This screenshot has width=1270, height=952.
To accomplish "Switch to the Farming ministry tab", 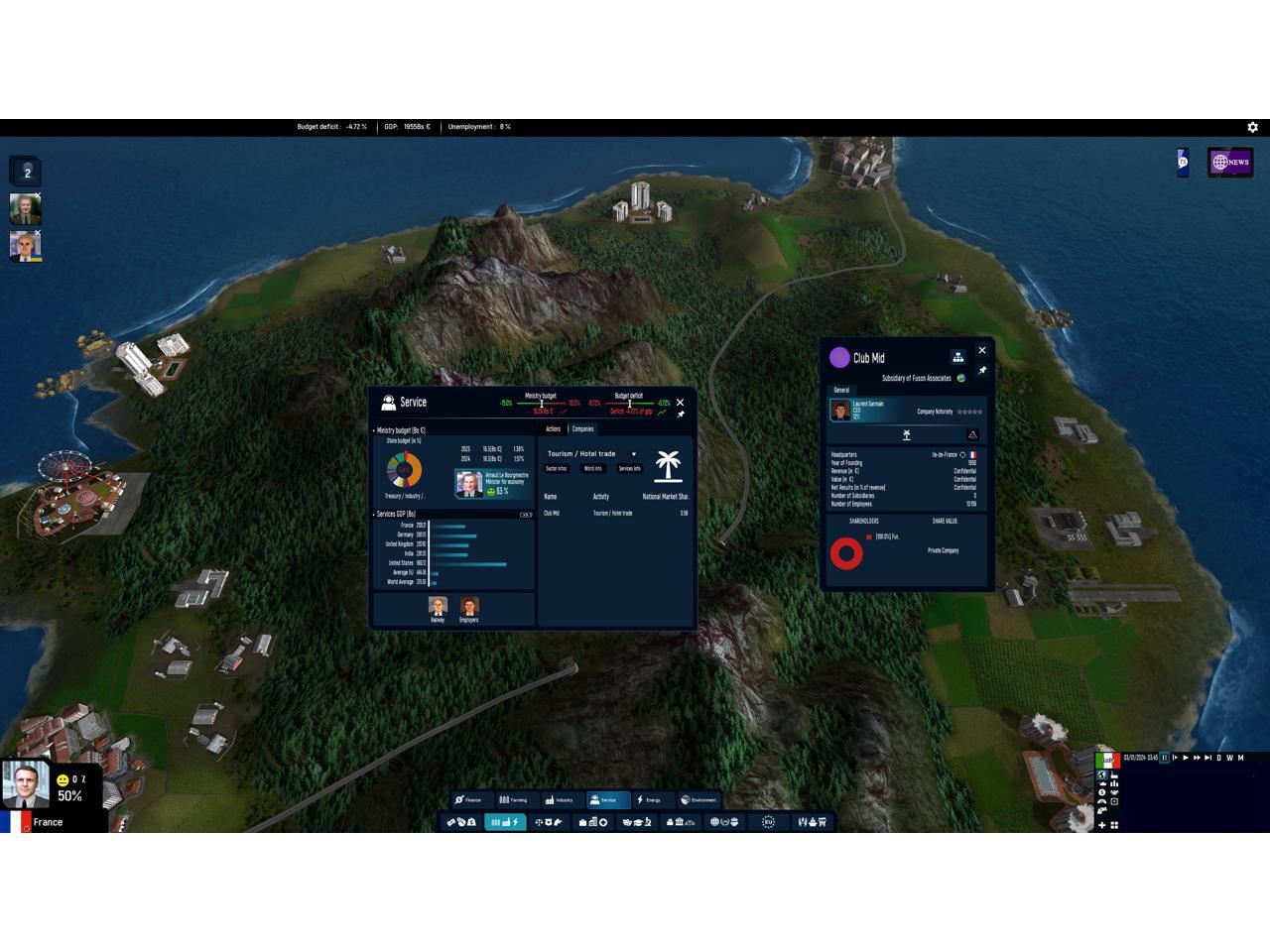I will tap(514, 799).
